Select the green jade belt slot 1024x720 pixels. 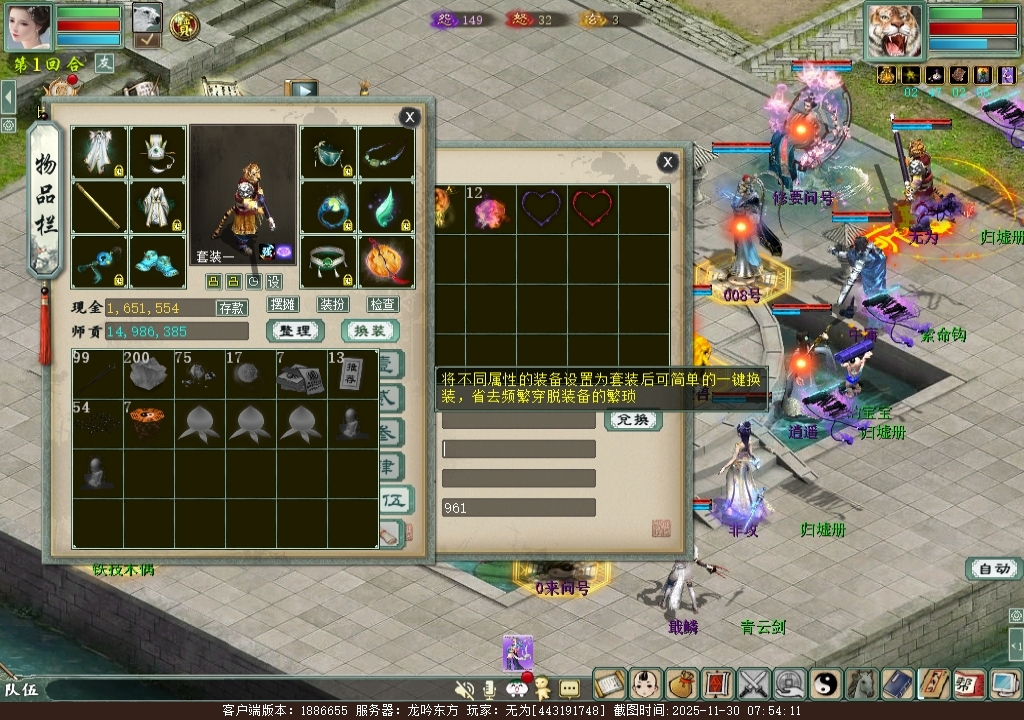[x=329, y=262]
